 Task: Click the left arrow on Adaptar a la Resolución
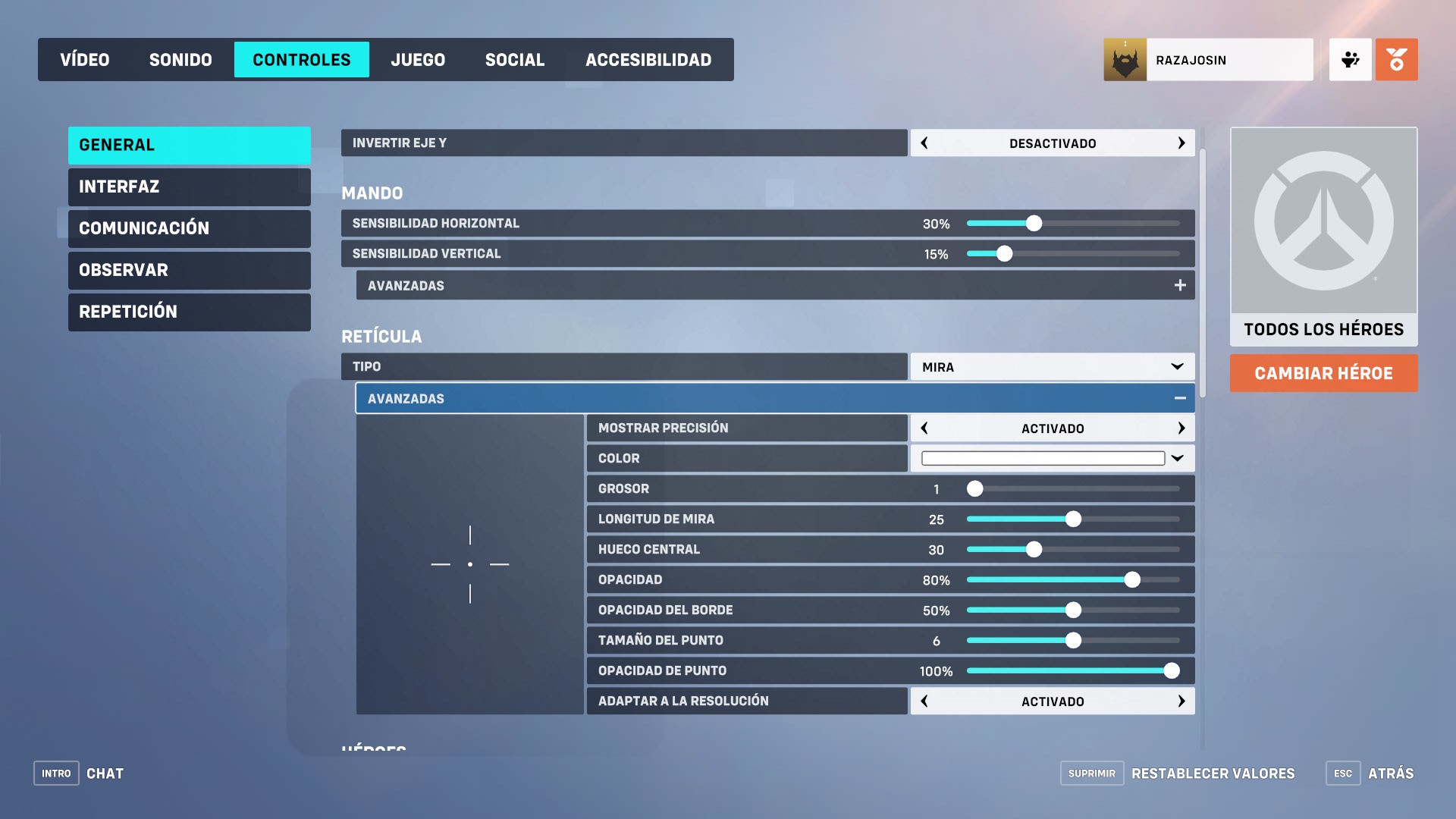[924, 701]
